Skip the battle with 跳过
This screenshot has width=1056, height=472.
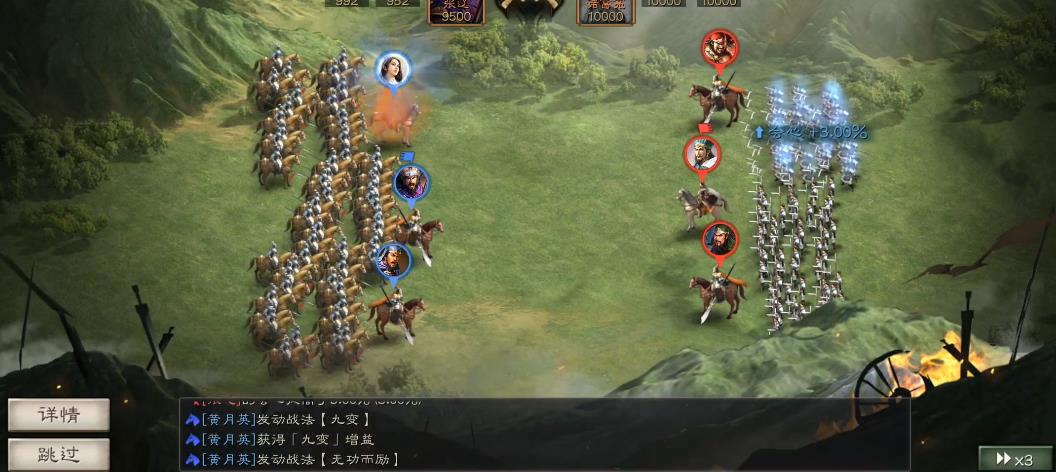[59, 454]
